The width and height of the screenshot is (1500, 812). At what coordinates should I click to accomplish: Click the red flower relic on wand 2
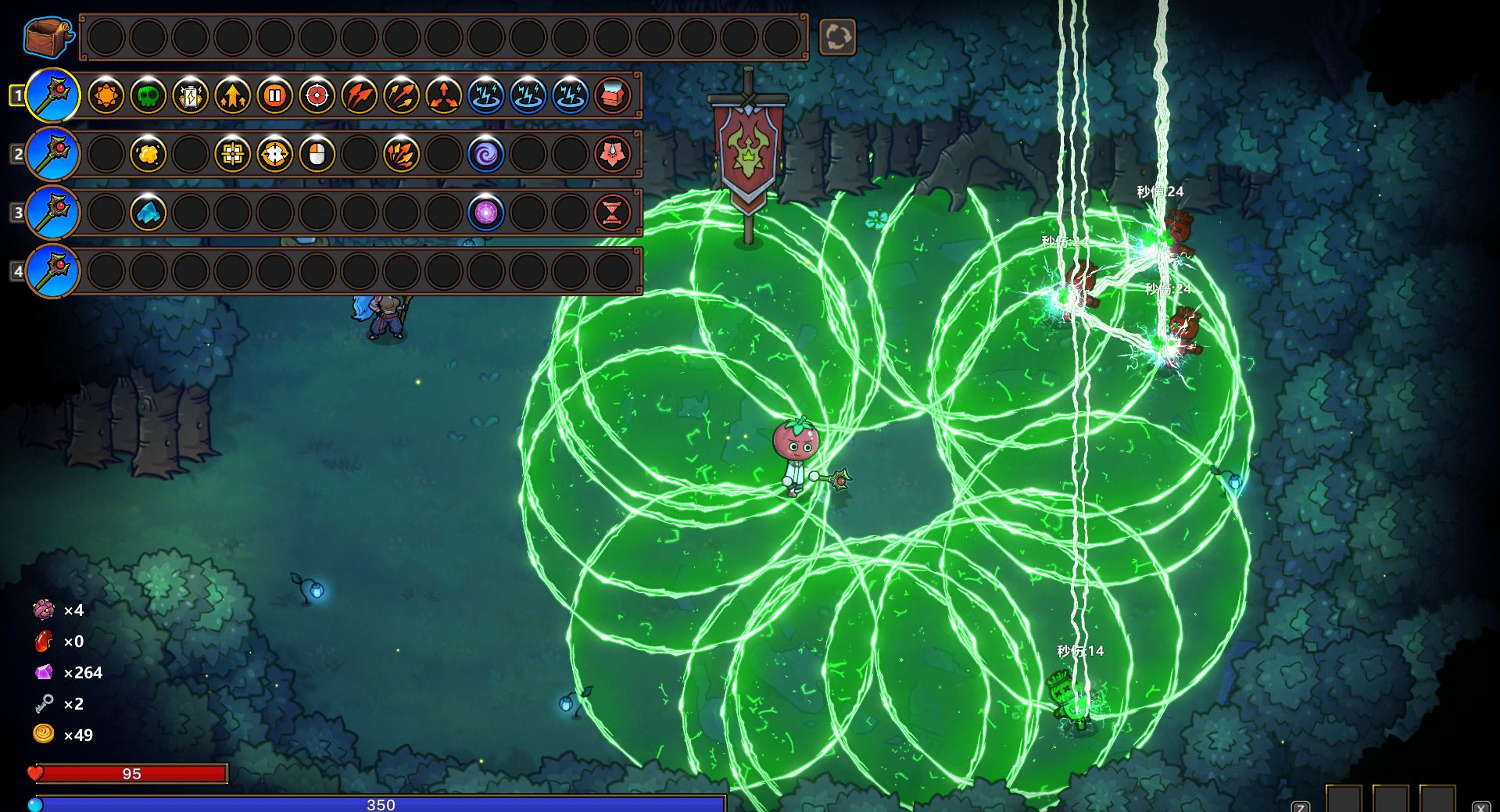coord(612,155)
